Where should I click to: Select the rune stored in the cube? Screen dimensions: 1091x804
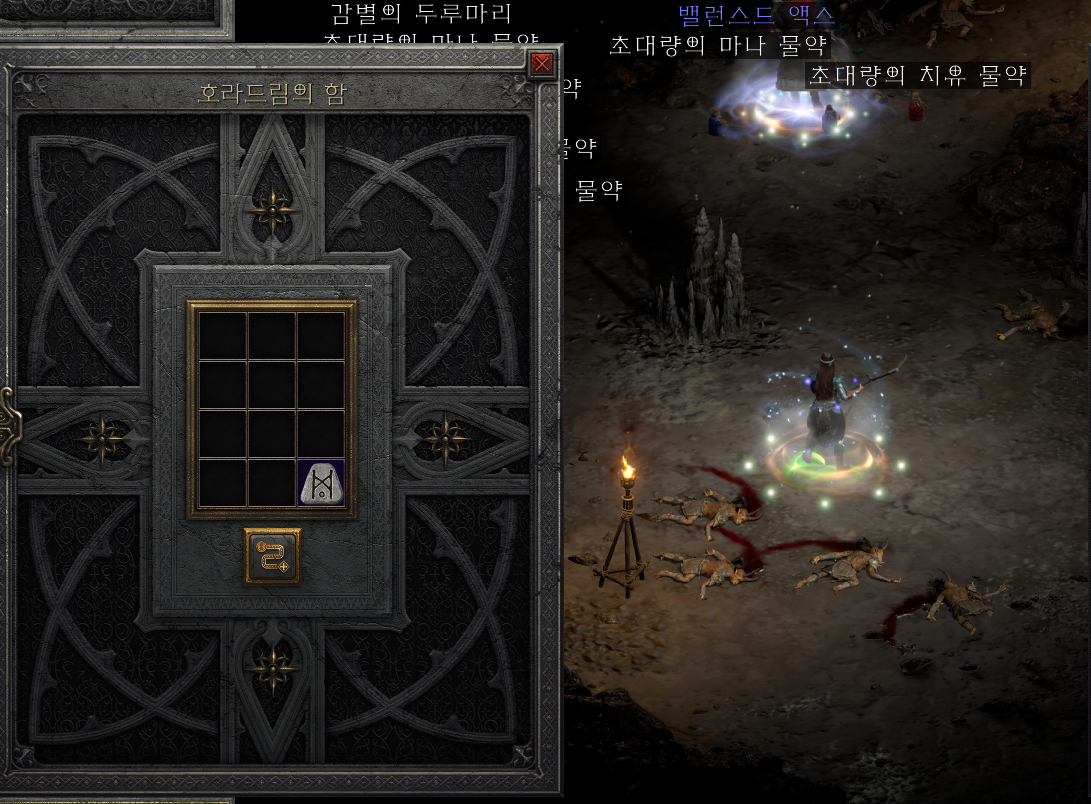pos(322,483)
